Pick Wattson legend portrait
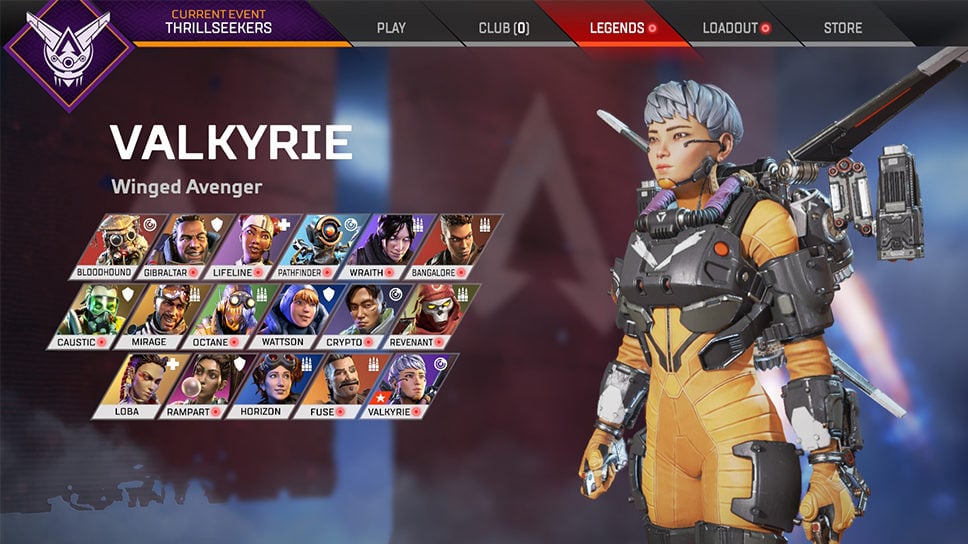The height and width of the screenshot is (544, 968). pos(284,315)
